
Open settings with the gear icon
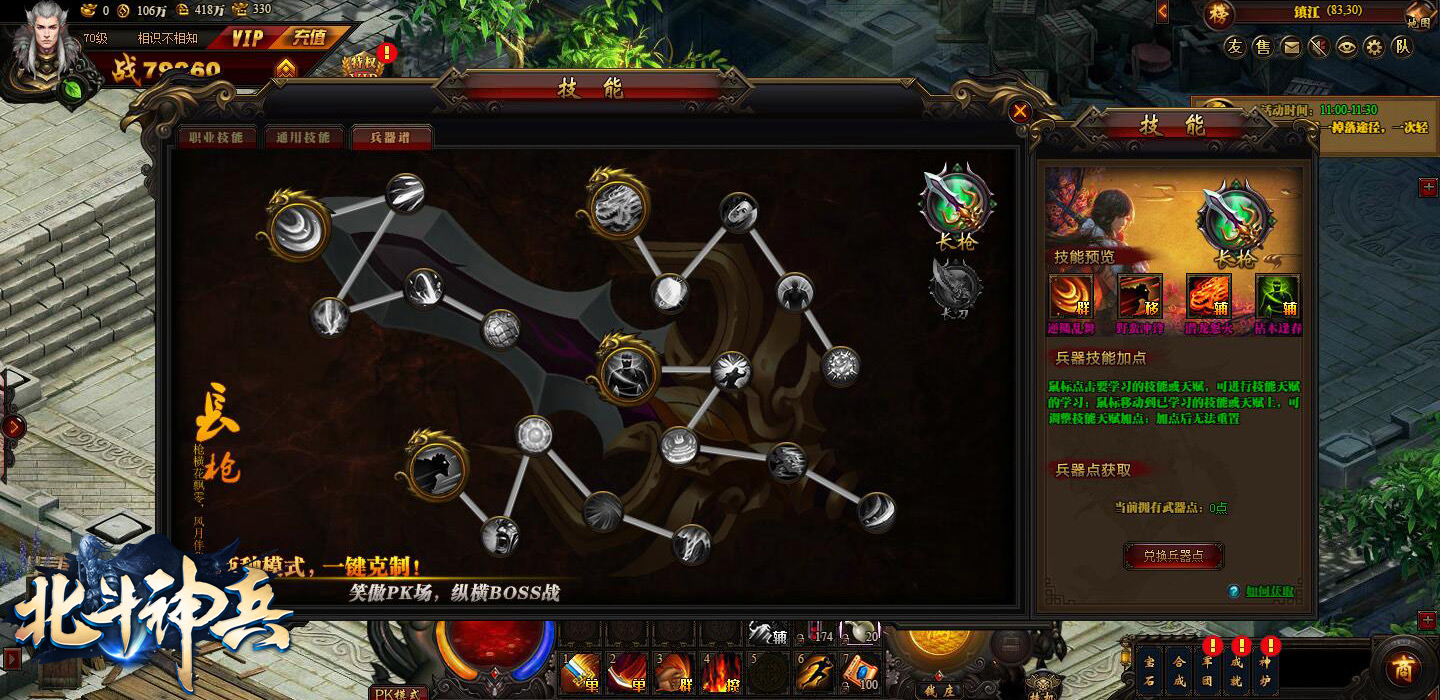pos(1375,46)
